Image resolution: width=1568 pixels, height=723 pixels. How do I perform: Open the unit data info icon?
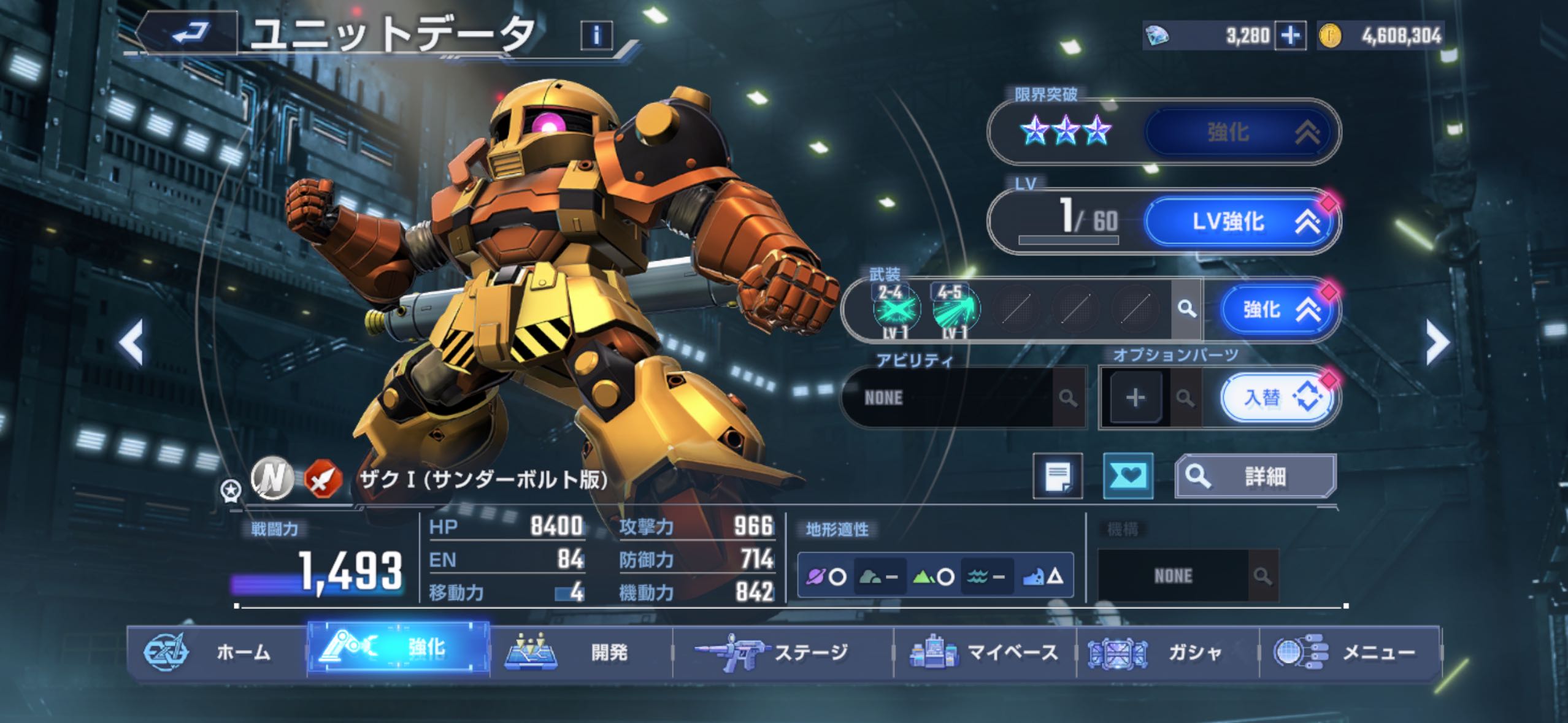[596, 35]
